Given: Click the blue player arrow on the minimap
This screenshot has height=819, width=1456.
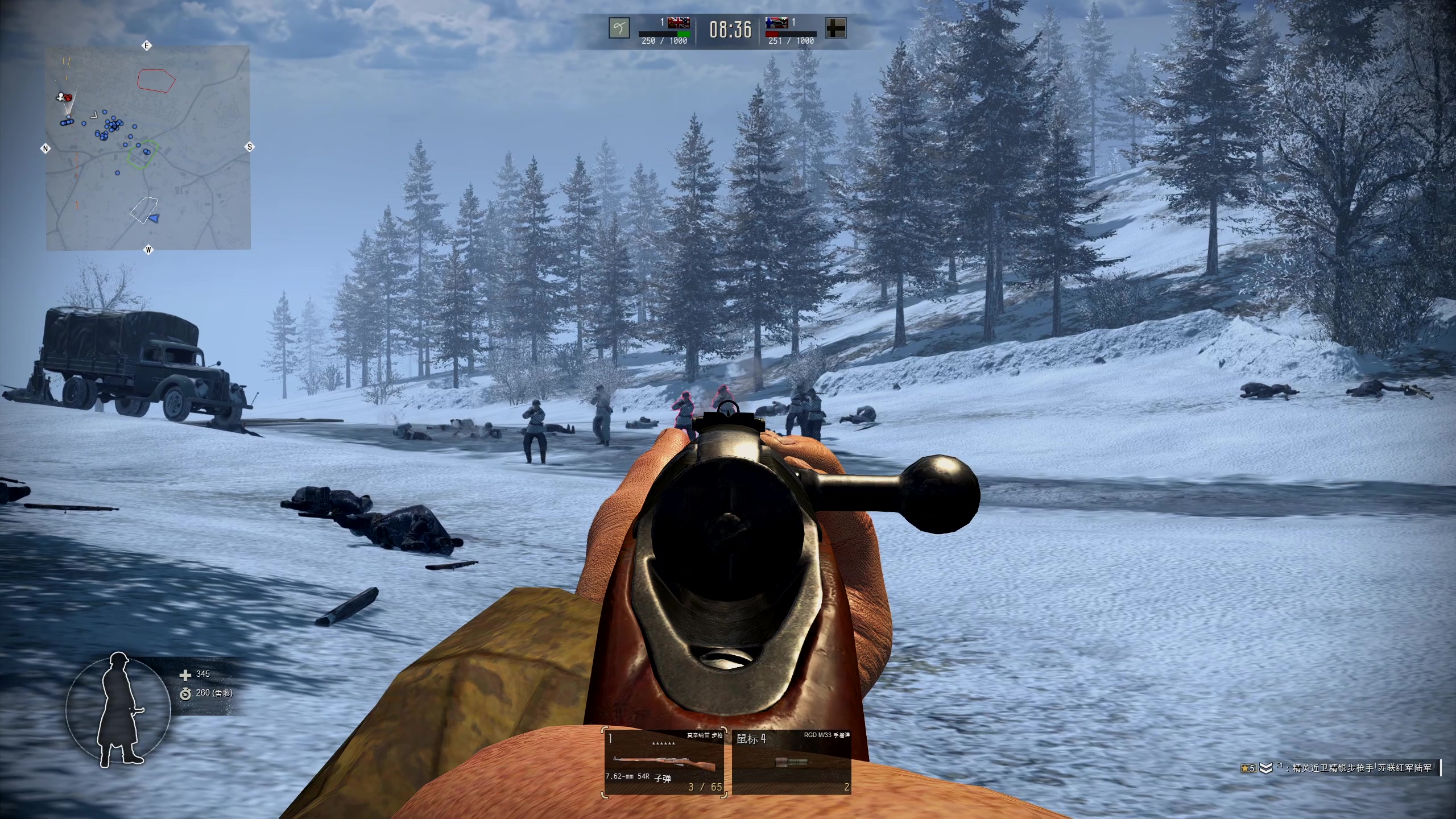Looking at the screenshot, I should (154, 218).
